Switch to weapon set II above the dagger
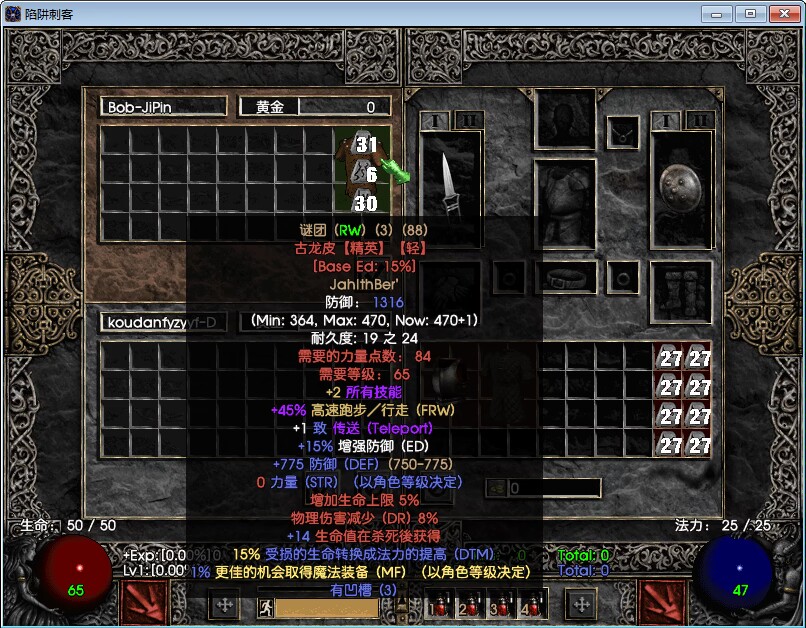 (469, 121)
